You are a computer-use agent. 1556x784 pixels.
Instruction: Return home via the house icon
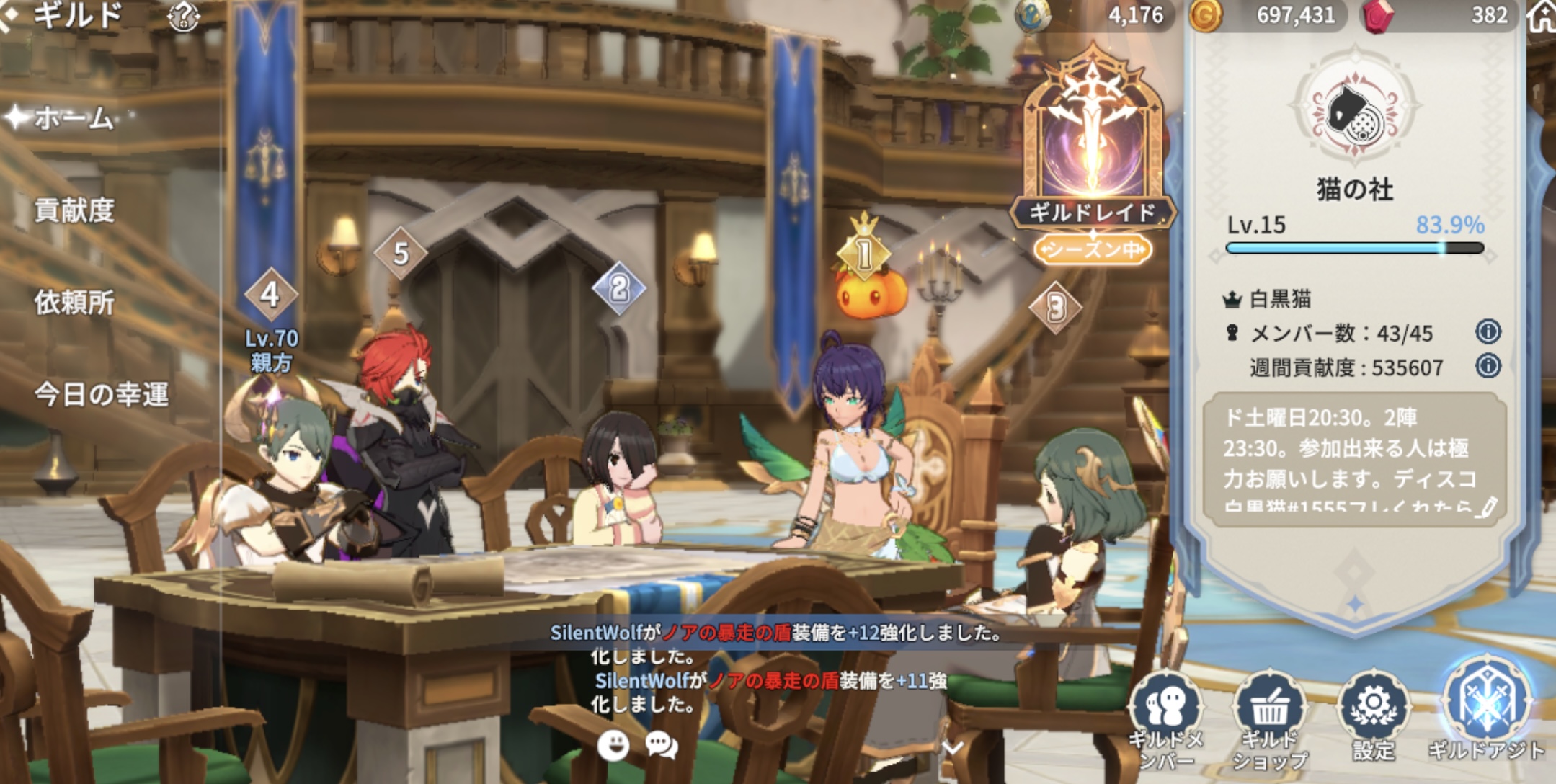point(1542,16)
